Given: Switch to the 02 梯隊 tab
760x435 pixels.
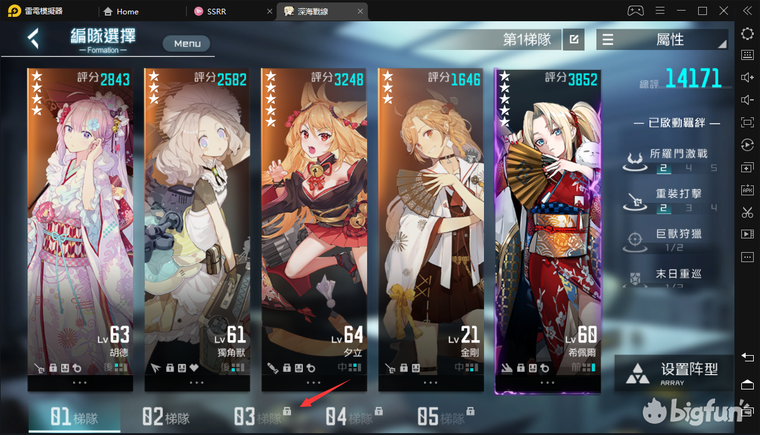Looking at the screenshot, I should [x=166, y=417].
